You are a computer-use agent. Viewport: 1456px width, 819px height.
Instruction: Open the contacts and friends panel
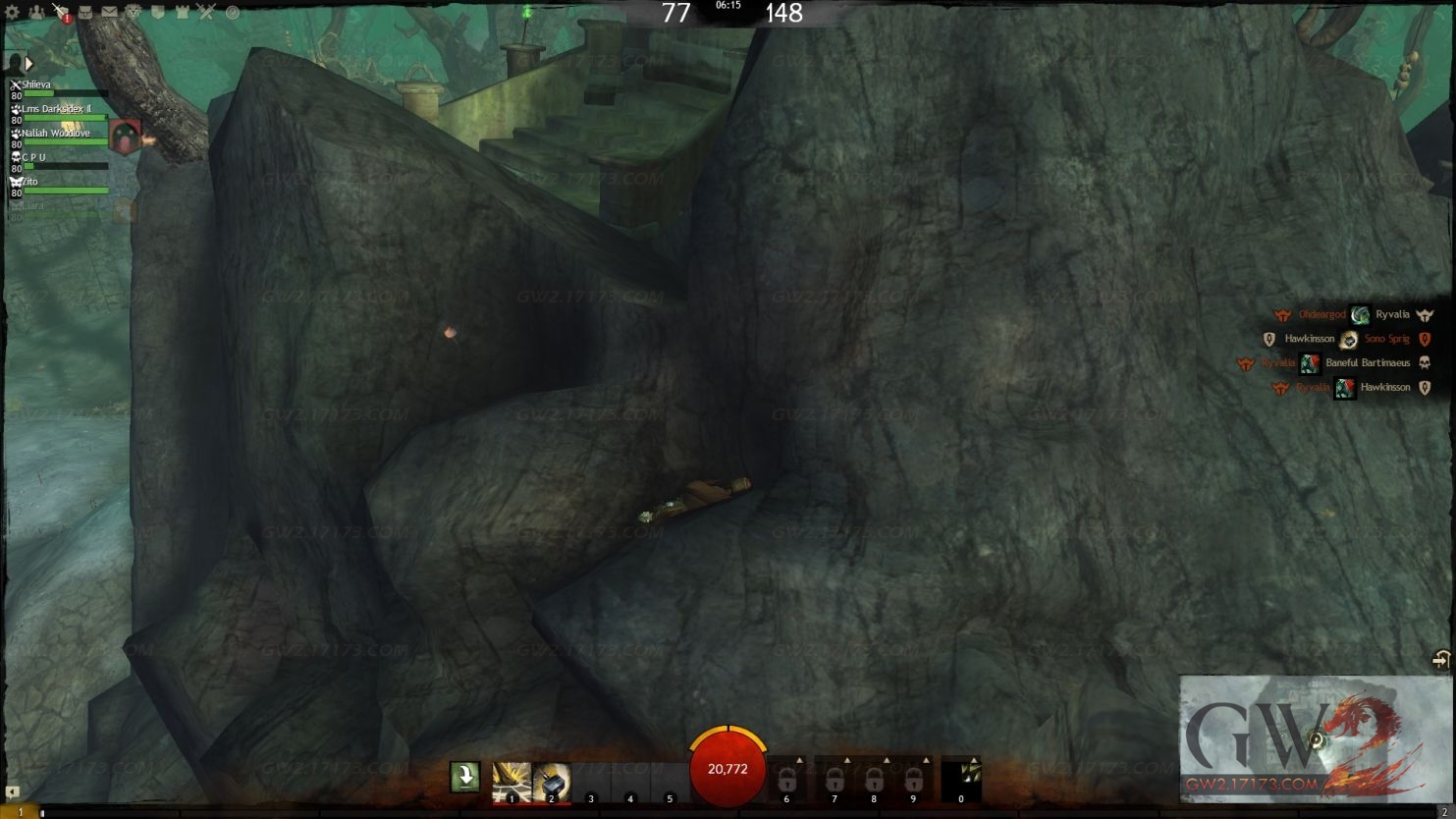tap(36, 13)
